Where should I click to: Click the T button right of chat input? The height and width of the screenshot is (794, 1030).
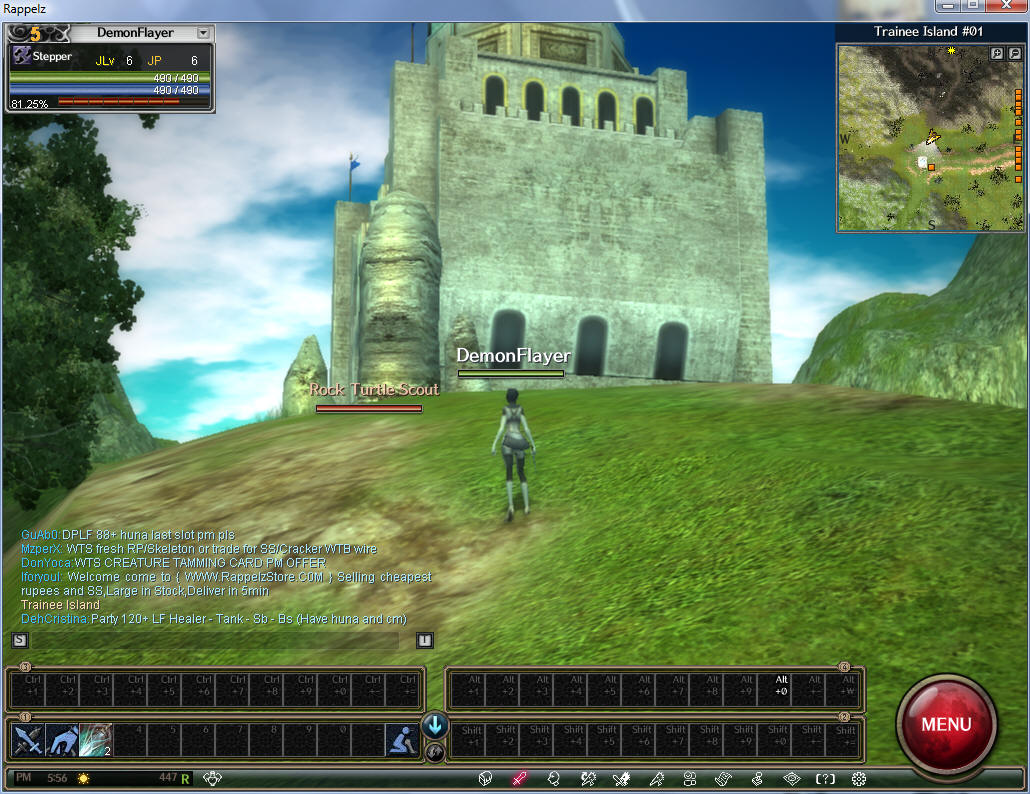point(425,640)
